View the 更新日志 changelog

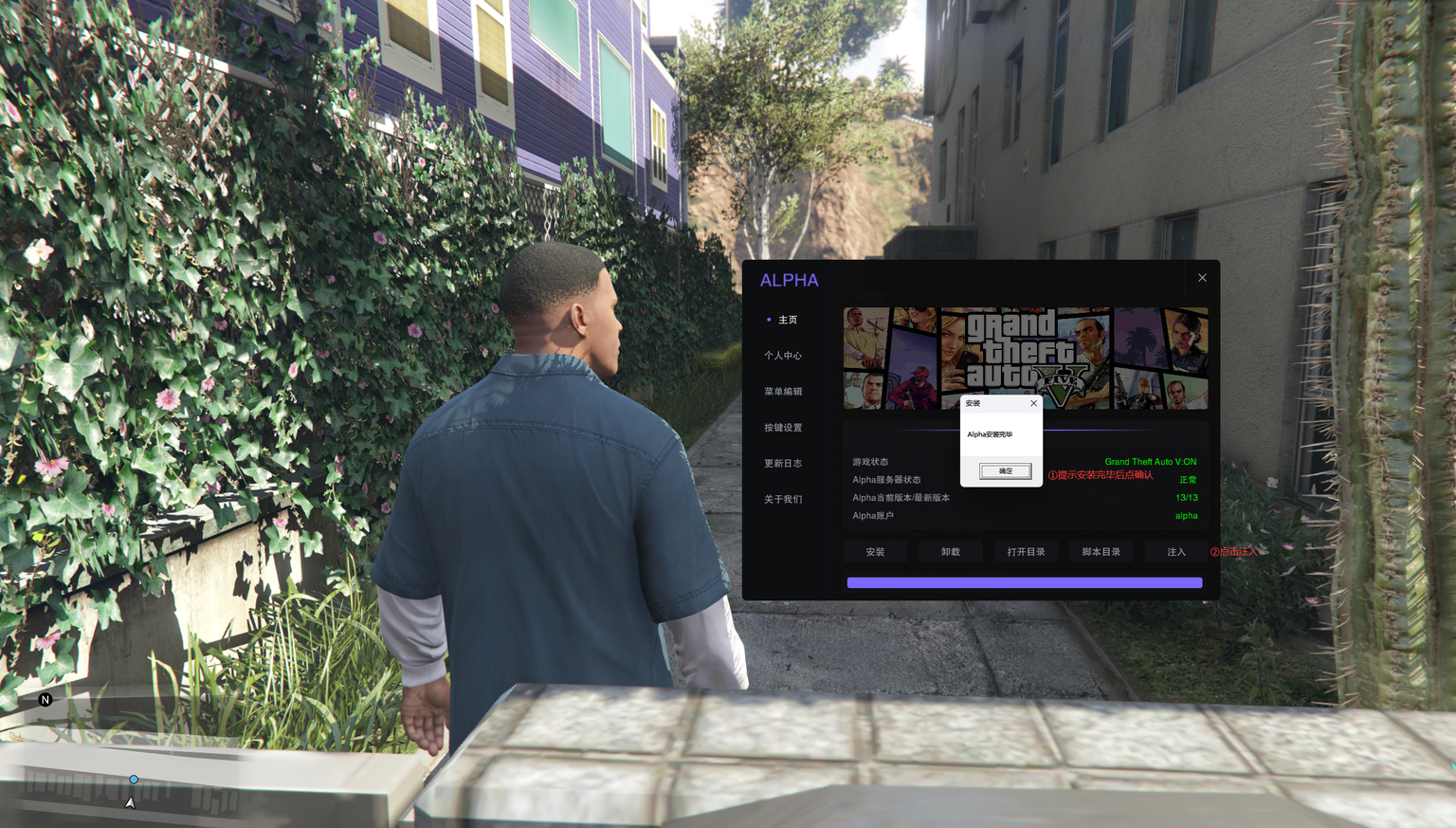click(783, 464)
